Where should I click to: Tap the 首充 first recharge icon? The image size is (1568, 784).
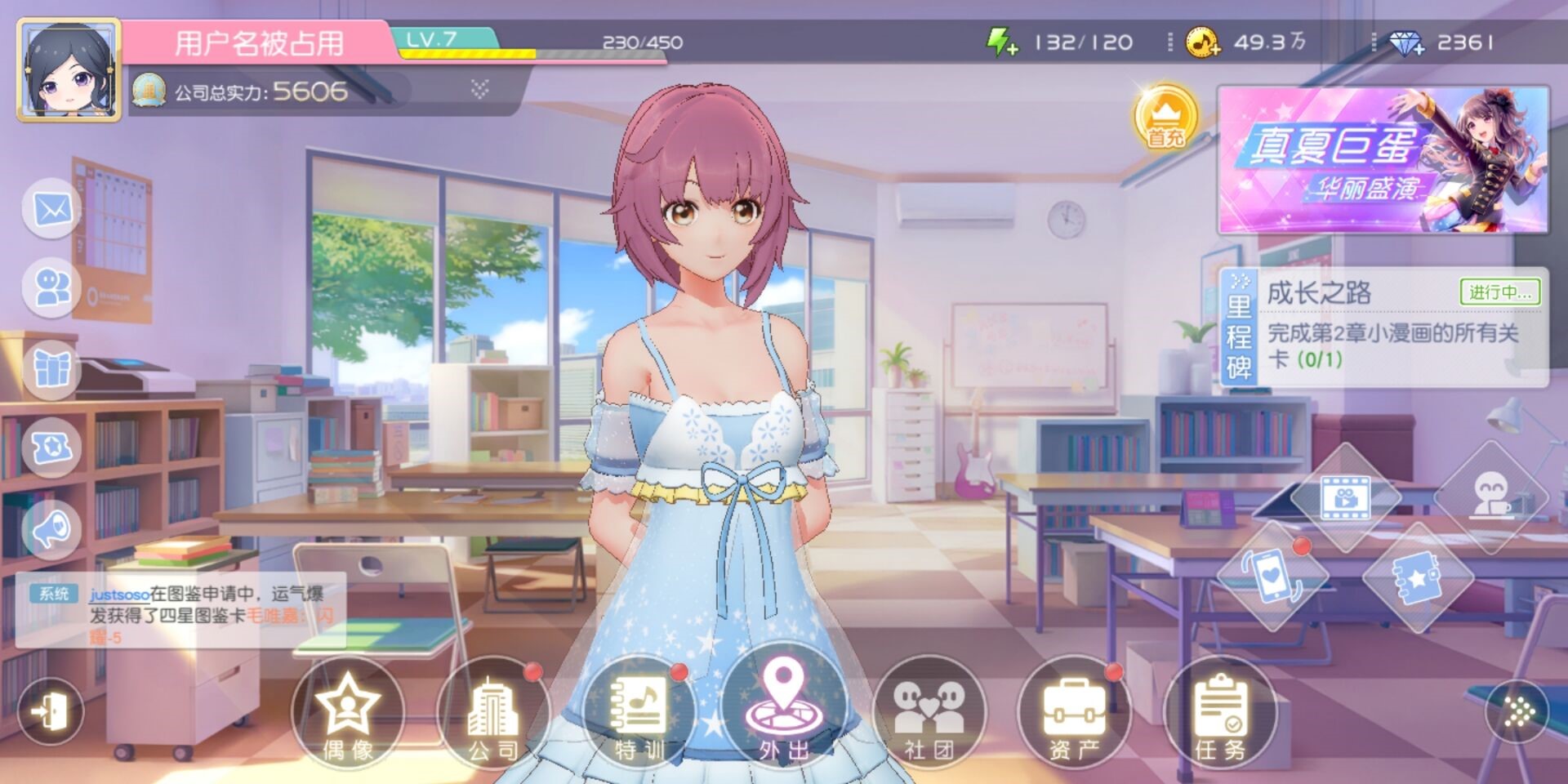[x=1165, y=118]
